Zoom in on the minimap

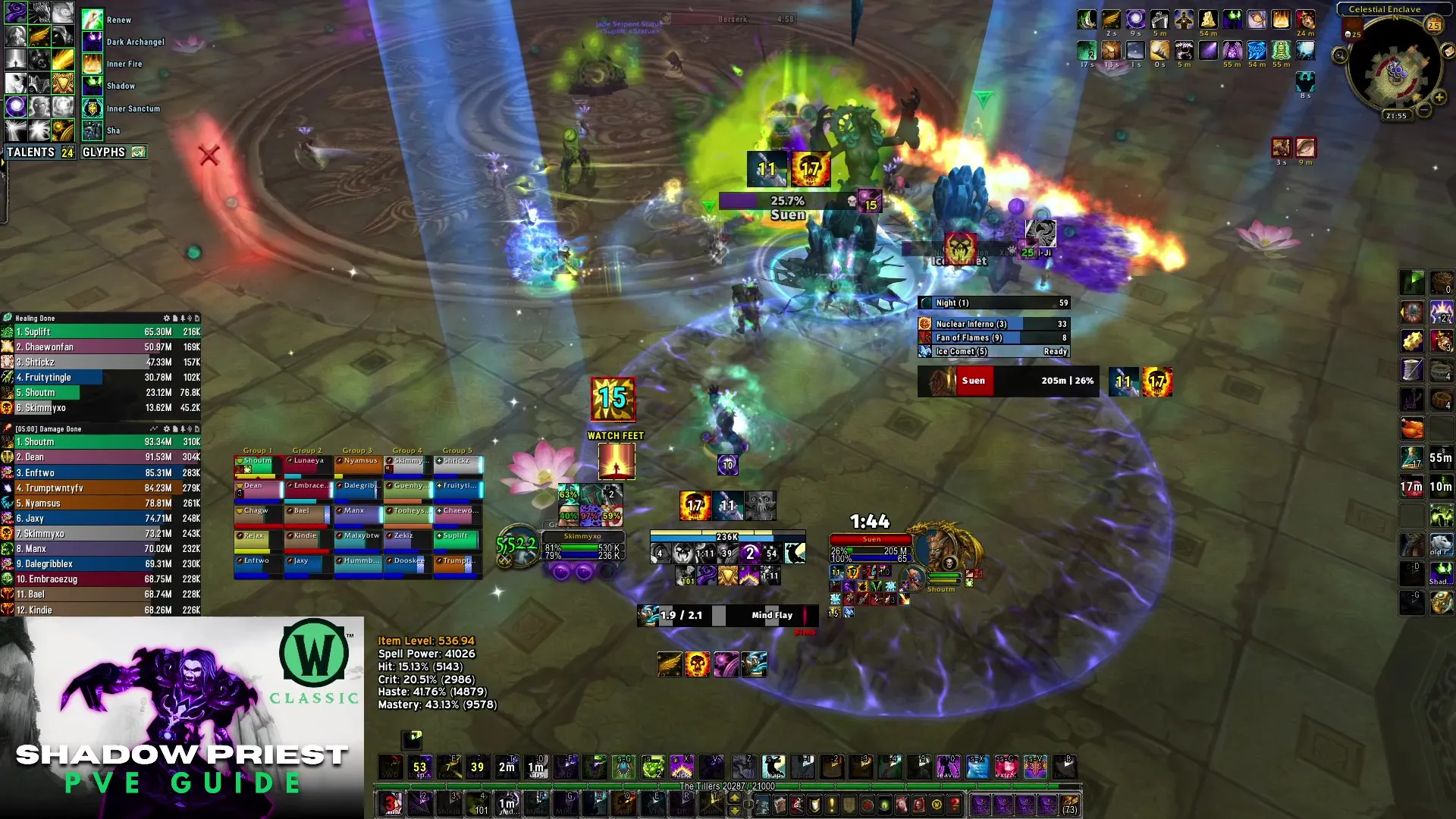1439,98
